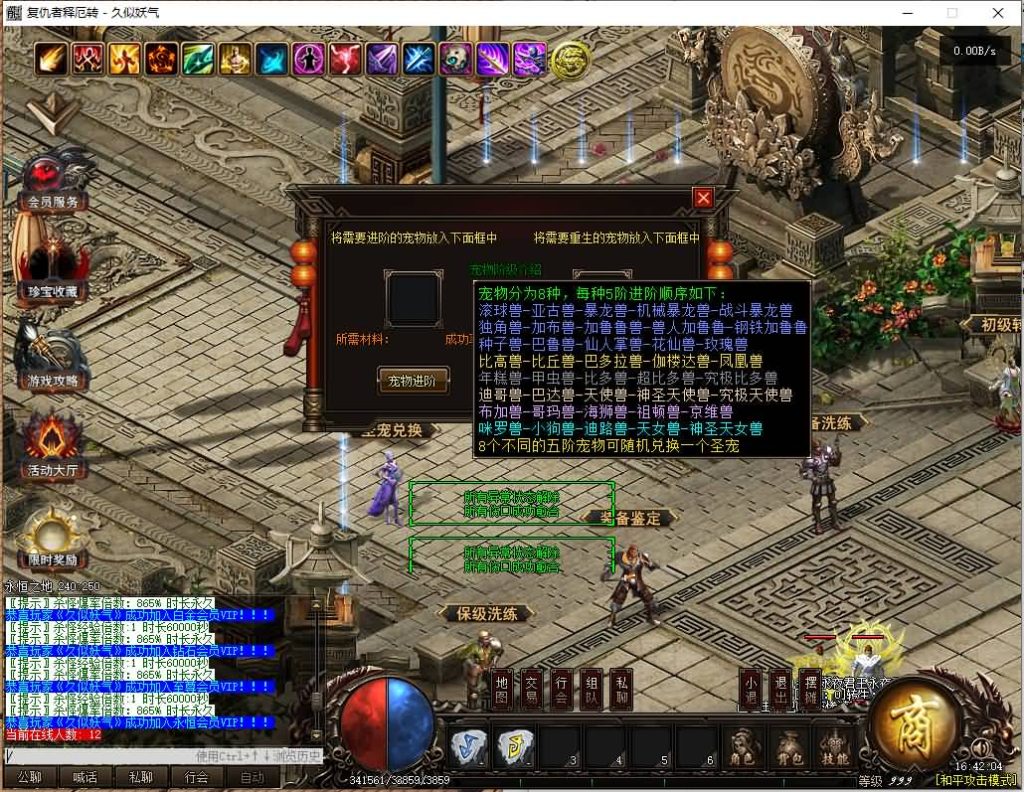Activate the gold dragon coin icon
The width and height of the screenshot is (1024, 792).
tap(569, 60)
